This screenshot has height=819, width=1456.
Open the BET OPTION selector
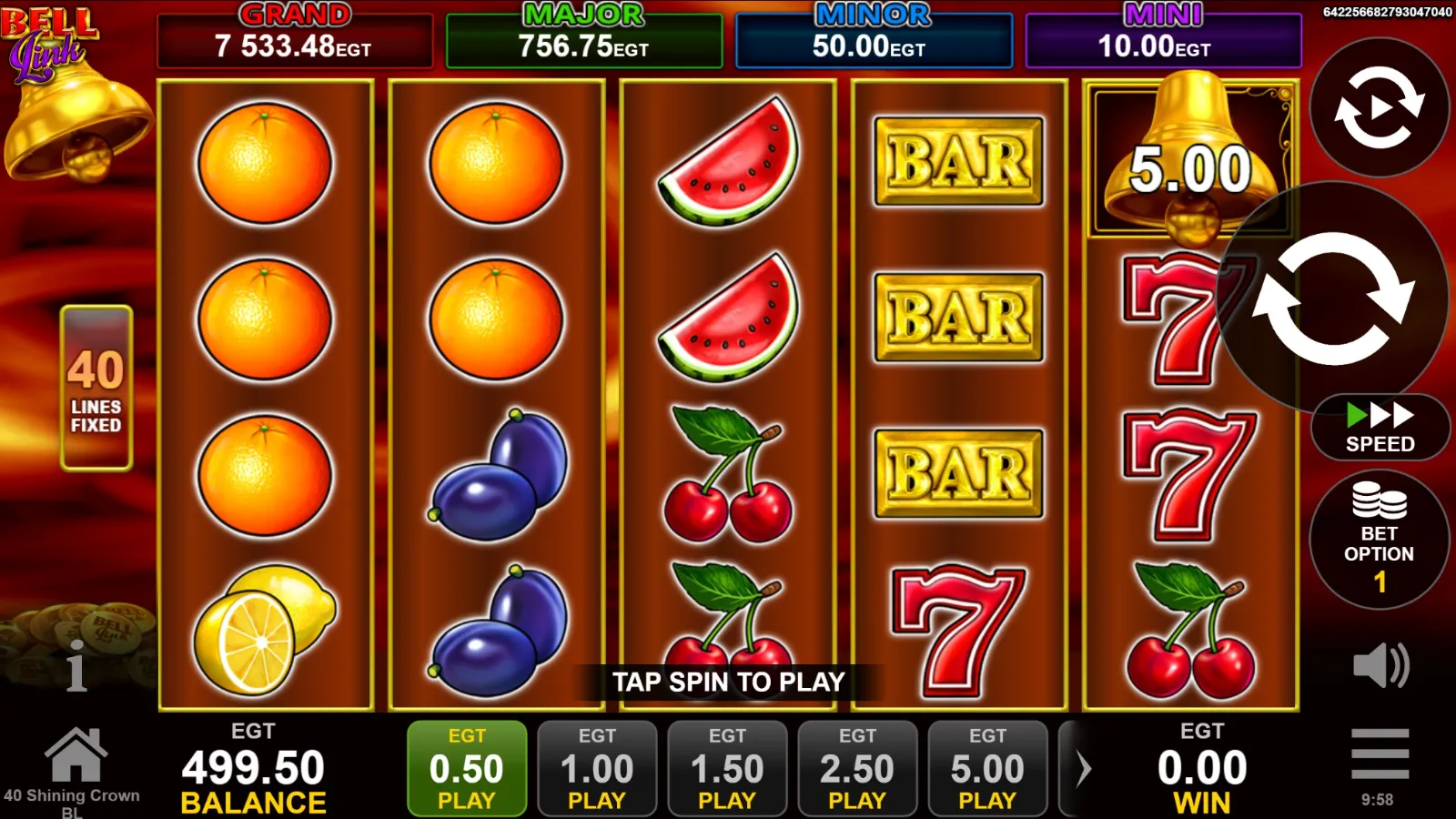point(1379,540)
